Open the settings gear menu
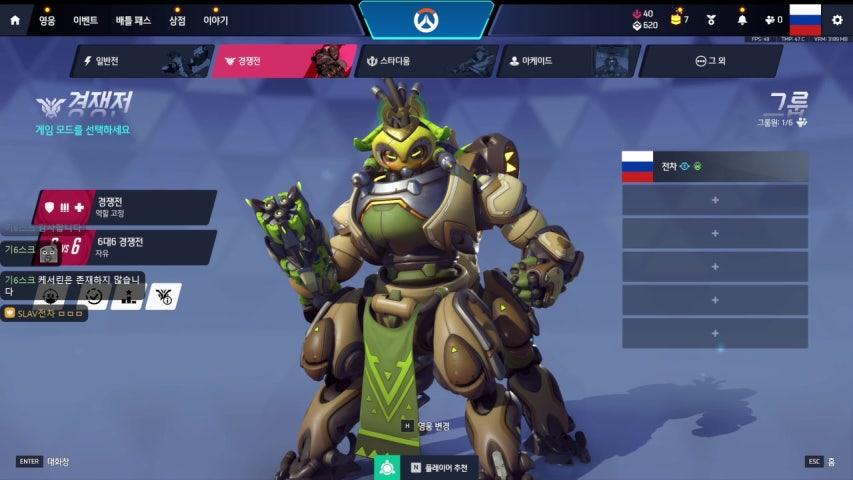The image size is (853, 480). point(837,19)
